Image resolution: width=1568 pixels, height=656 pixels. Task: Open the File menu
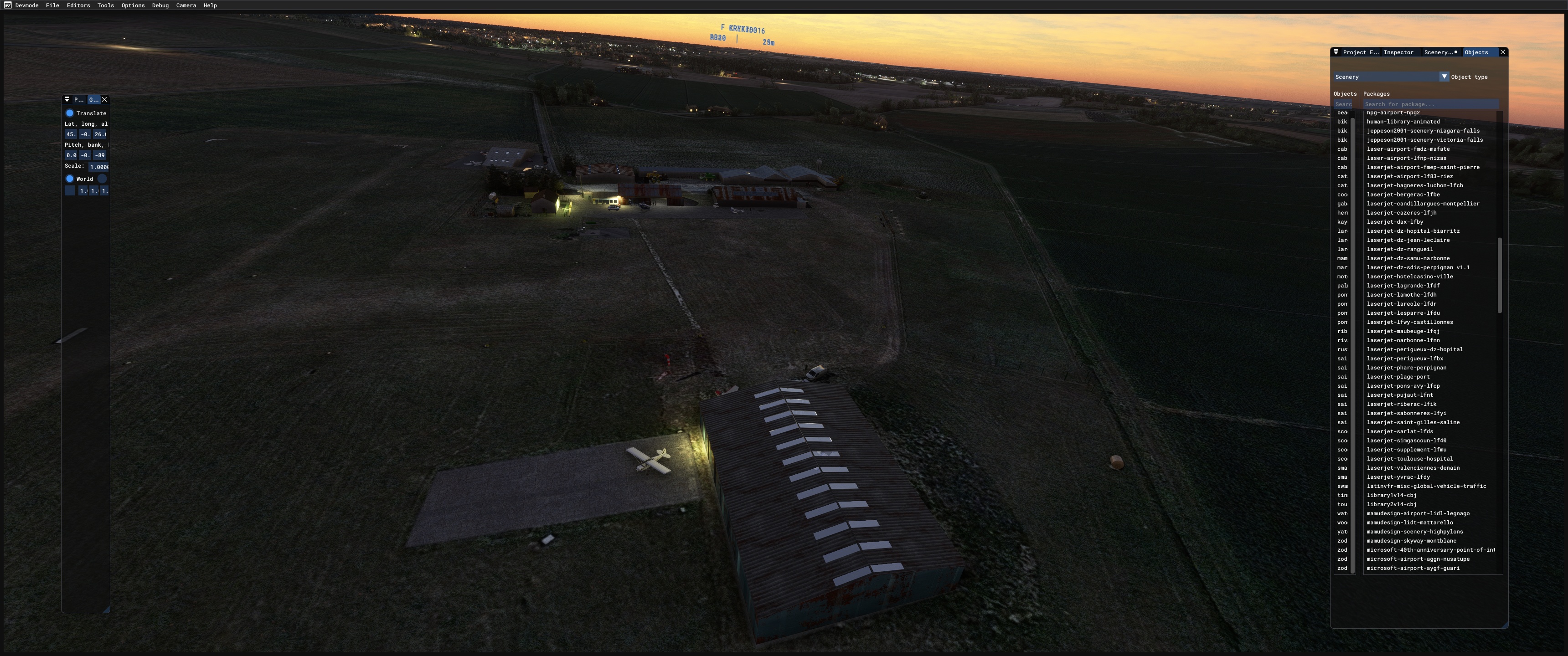point(52,5)
